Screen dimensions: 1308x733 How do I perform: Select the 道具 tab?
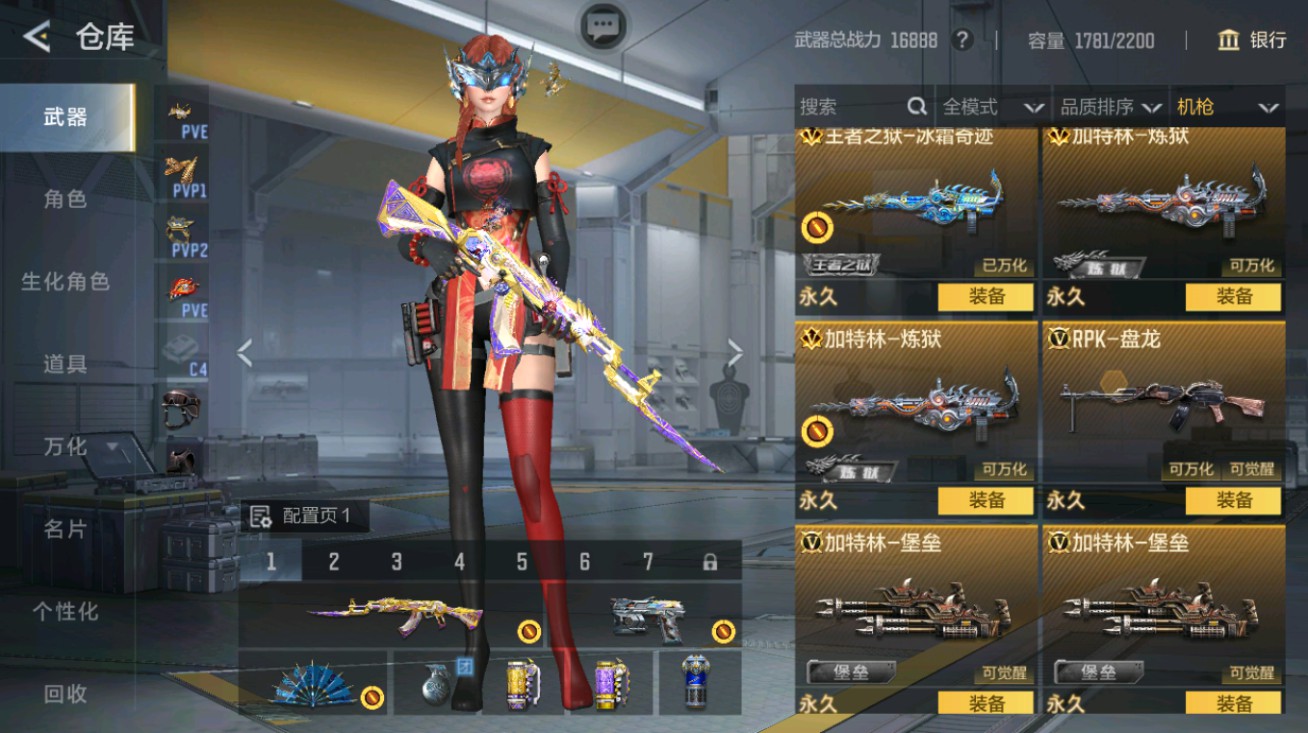click(x=65, y=364)
